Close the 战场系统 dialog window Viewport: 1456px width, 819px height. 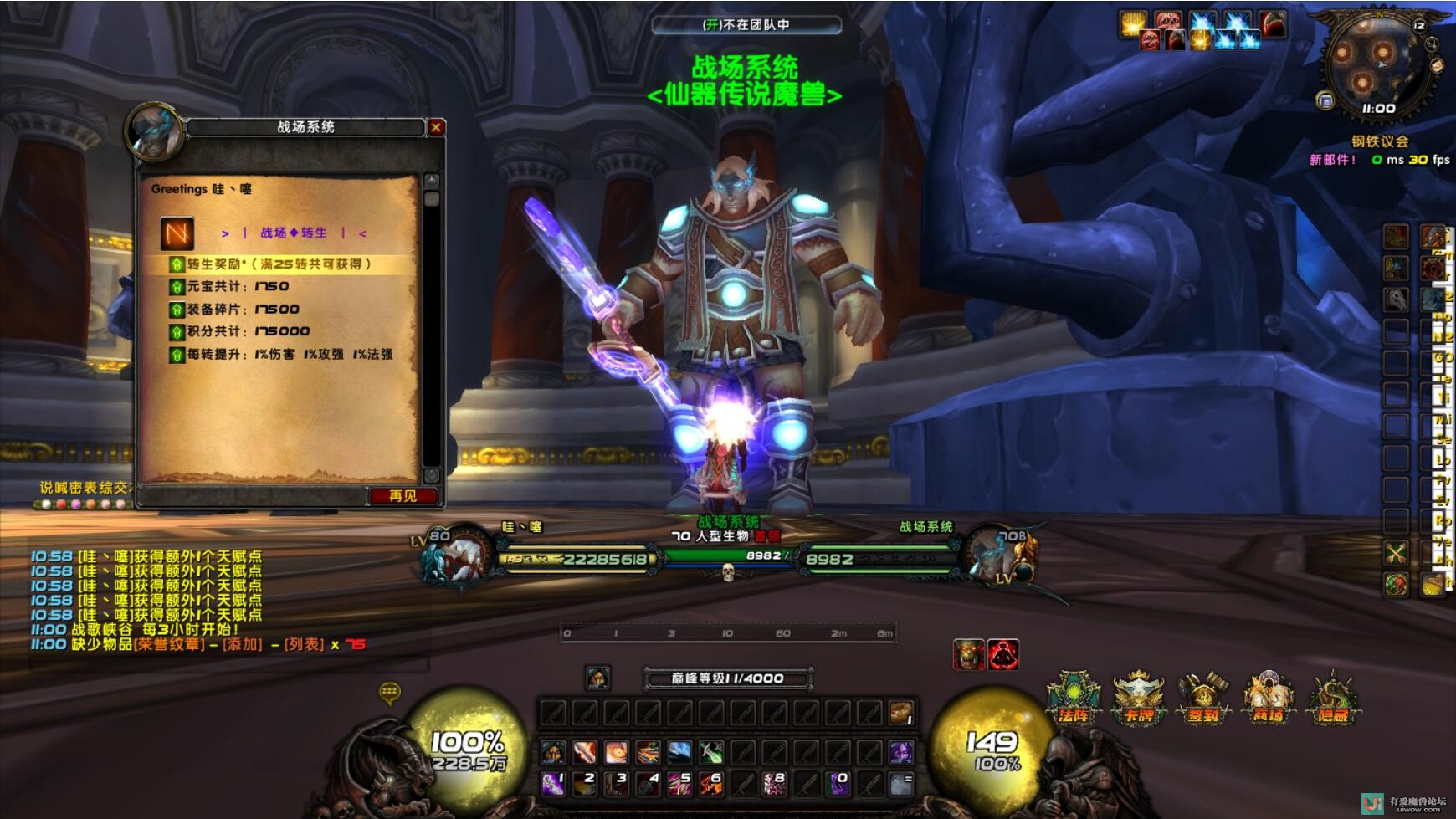pos(436,127)
